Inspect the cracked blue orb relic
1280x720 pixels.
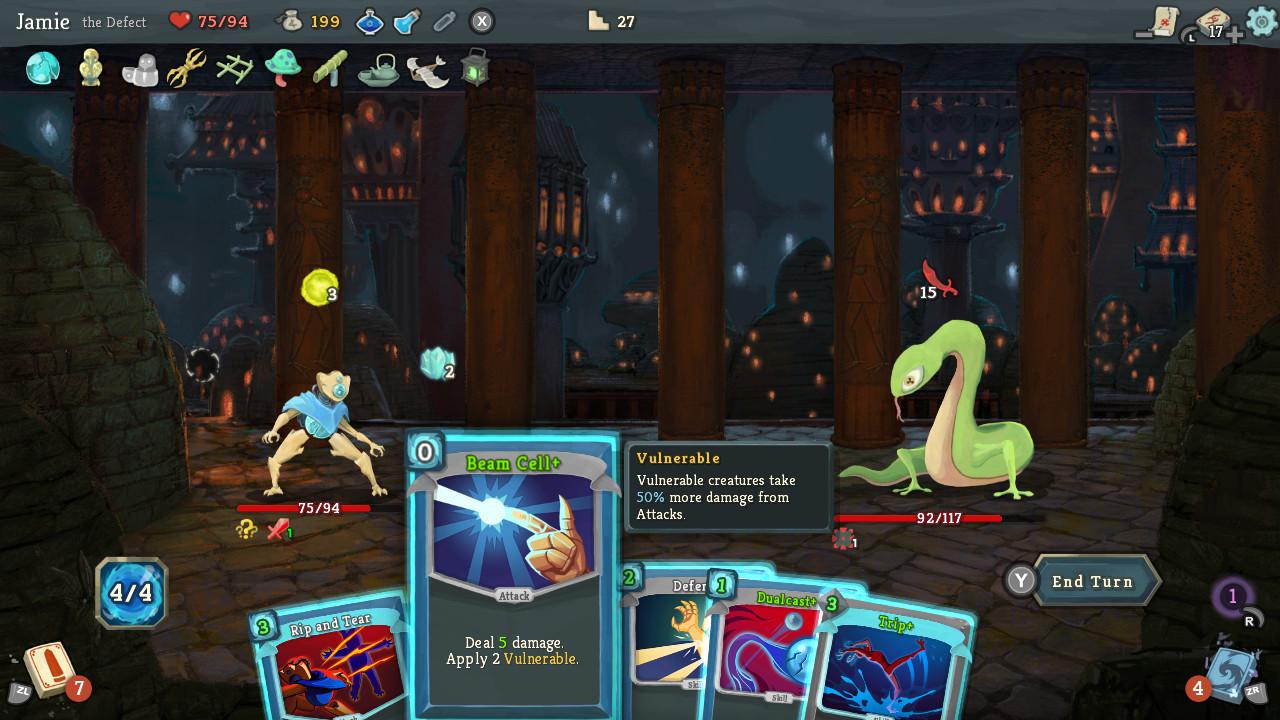pyautogui.click(x=43, y=68)
